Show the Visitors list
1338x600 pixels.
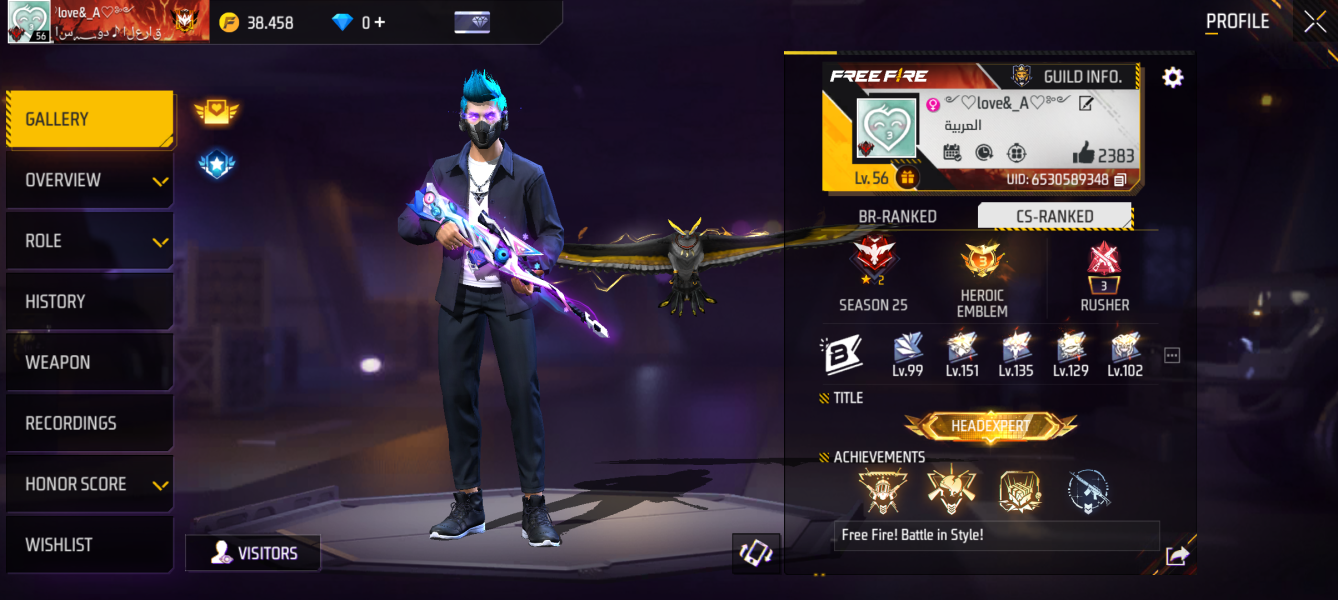(253, 553)
